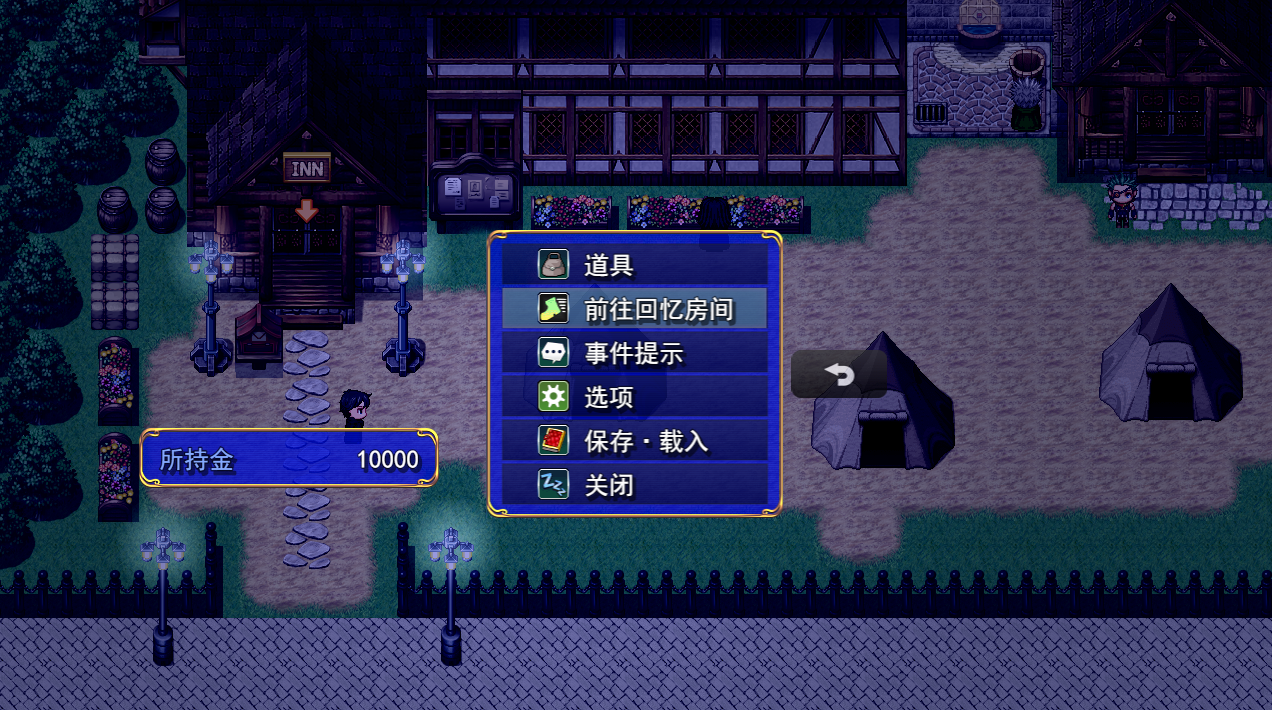
Task: Click the back arrow button
Action: [x=839, y=374]
